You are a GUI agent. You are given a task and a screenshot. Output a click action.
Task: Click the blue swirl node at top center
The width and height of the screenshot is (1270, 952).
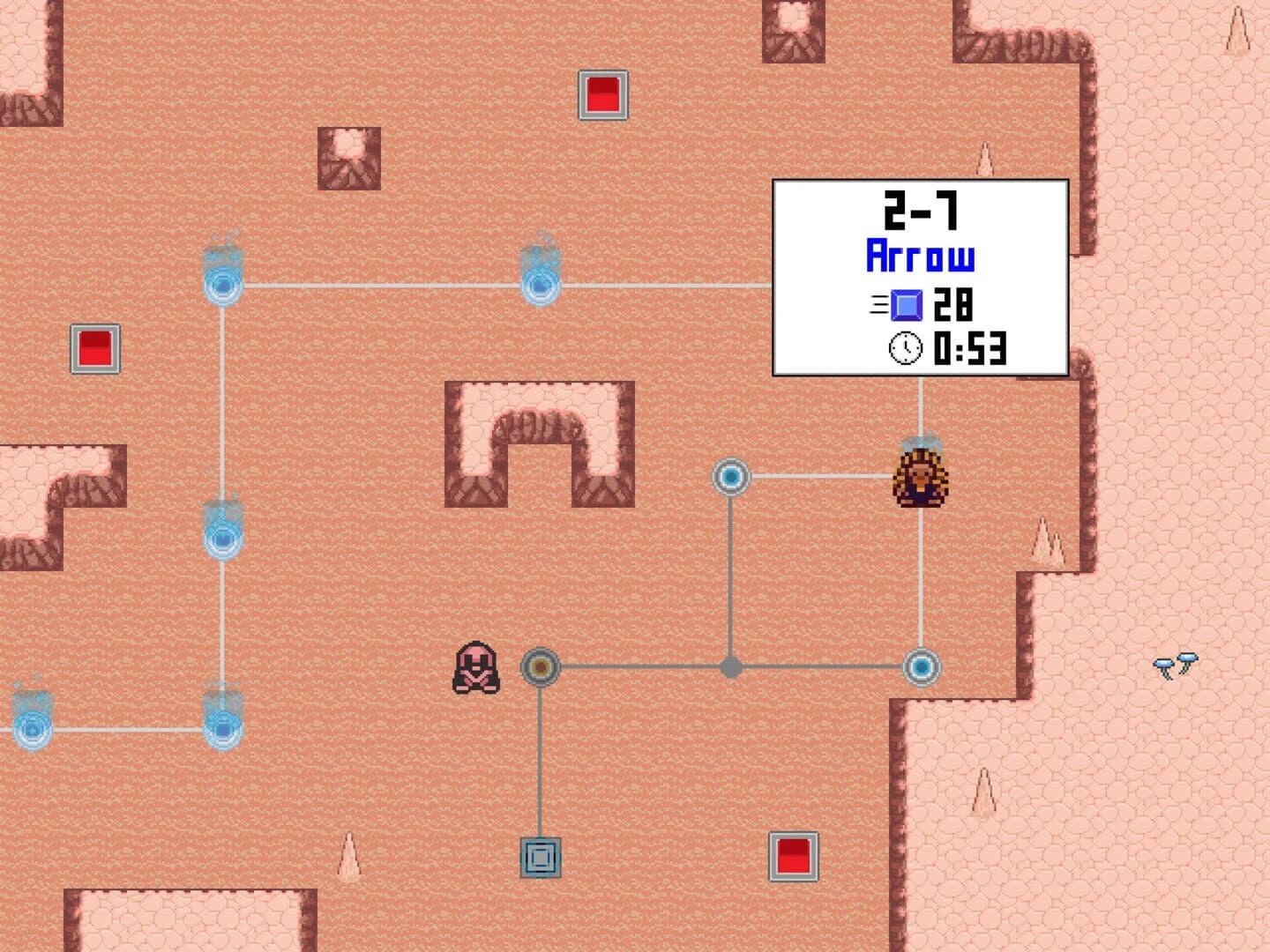click(541, 285)
